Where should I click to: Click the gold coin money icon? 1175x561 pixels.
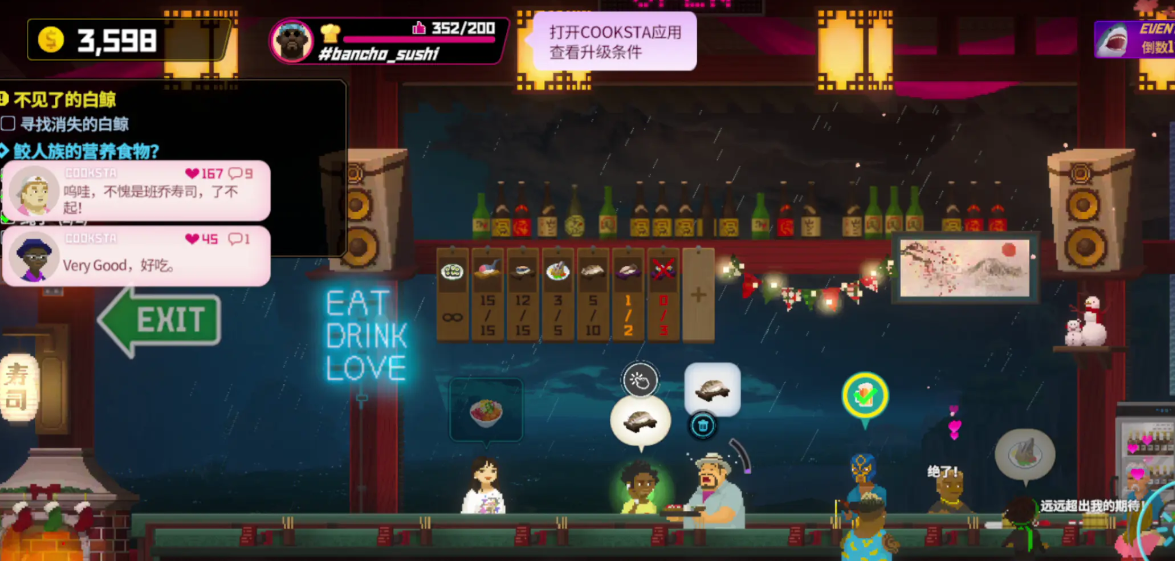tap(51, 40)
